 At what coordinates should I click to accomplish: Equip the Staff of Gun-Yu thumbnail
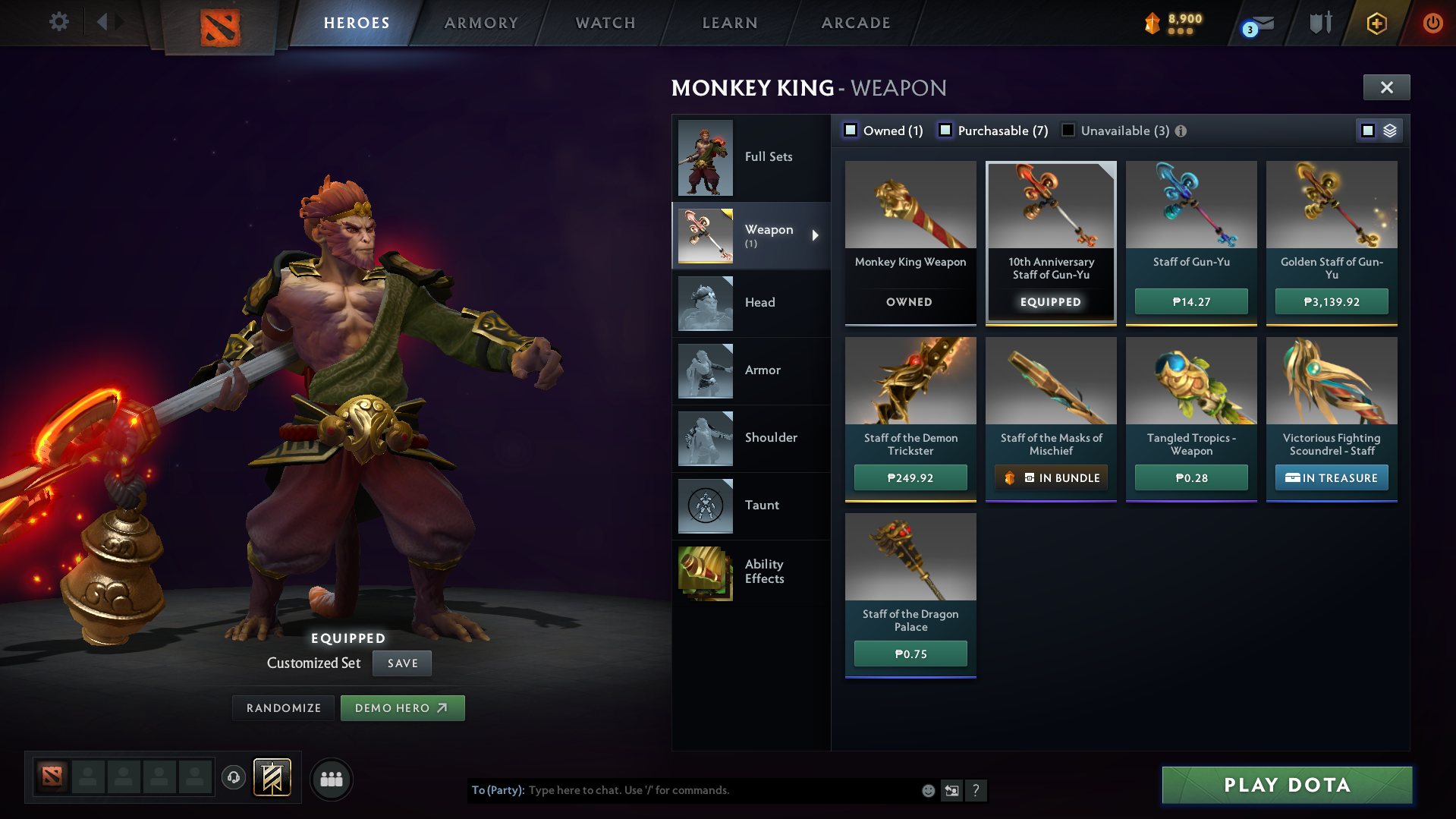tap(1190, 205)
